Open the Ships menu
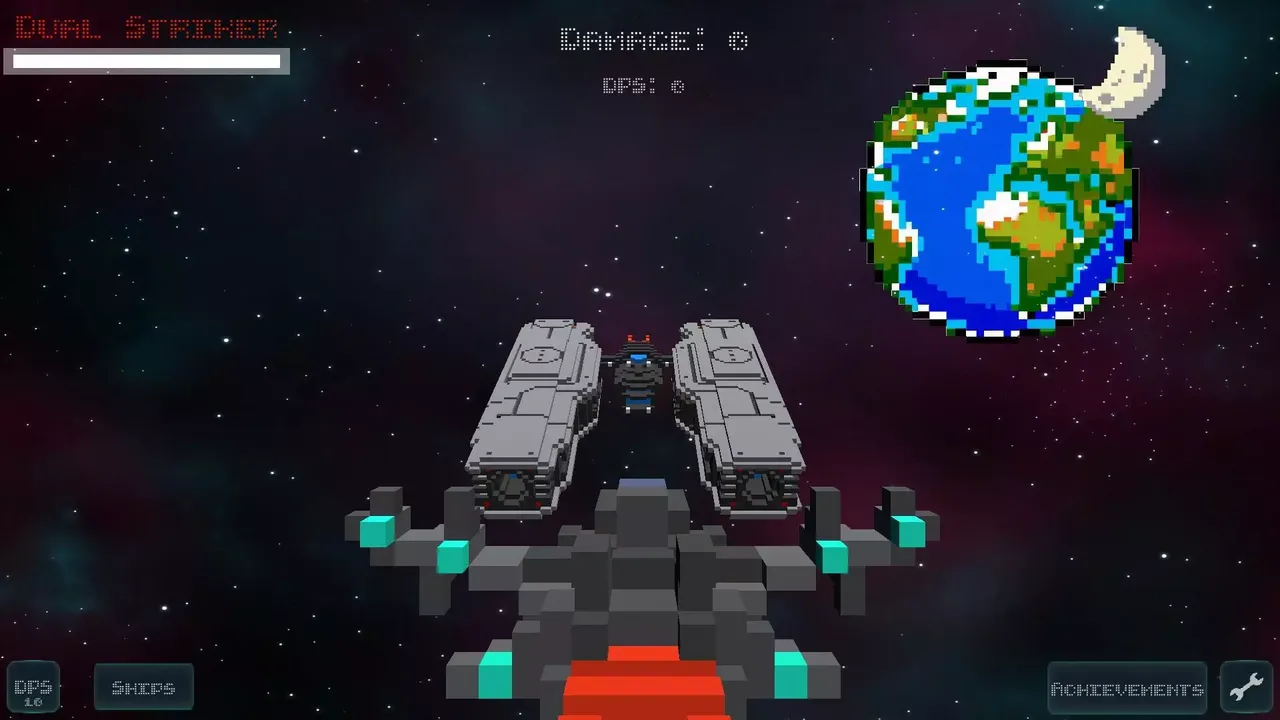This screenshot has height=720, width=1280. pyautogui.click(x=143, y=687)
